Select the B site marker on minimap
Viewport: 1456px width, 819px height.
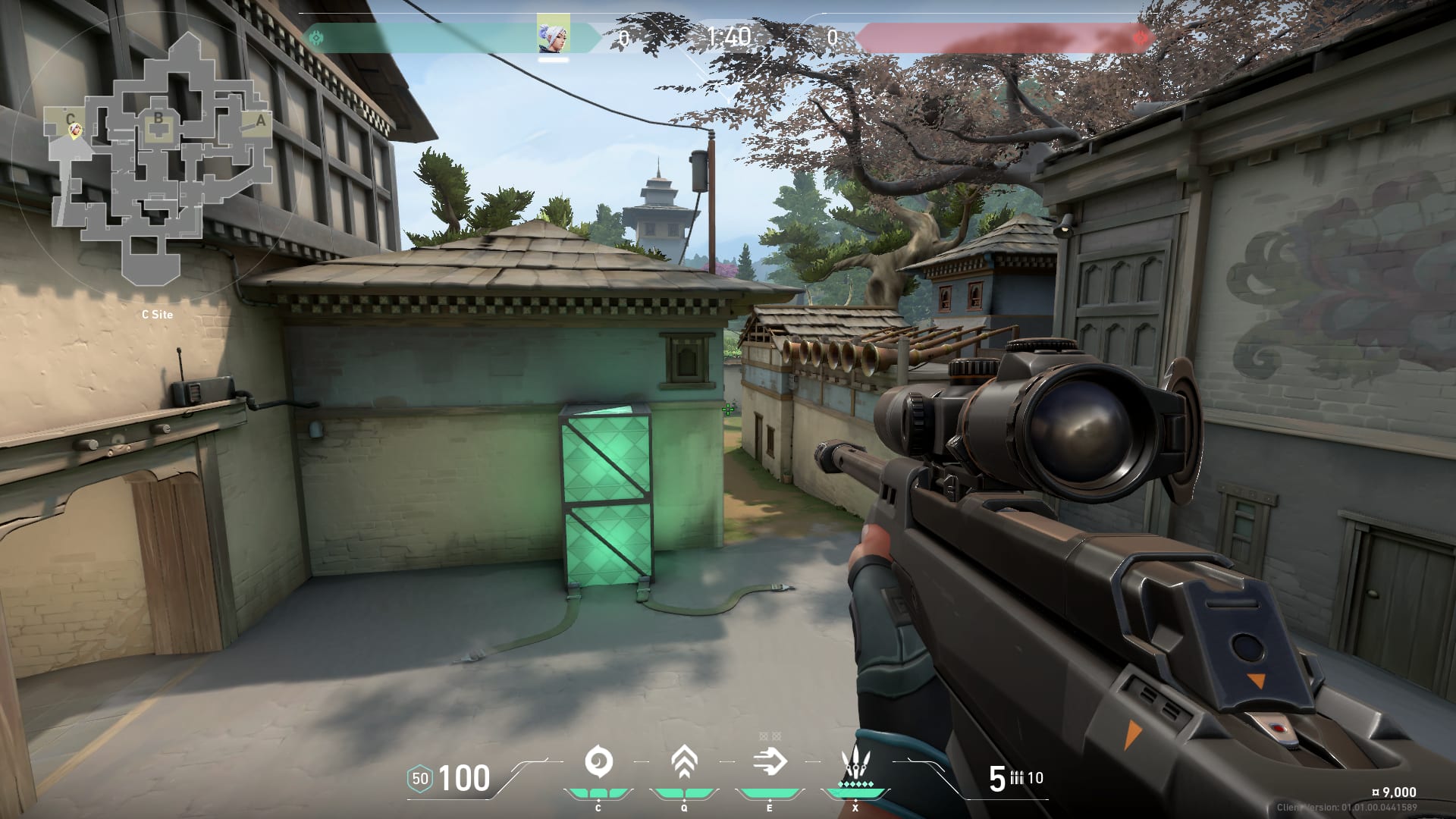point(158,118)
